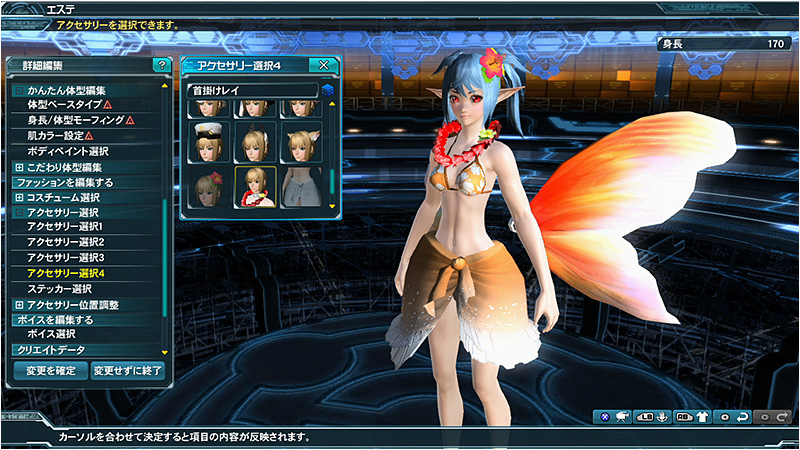
Task: Select アクセサリー選択3 entry
Action: click(66, 258)
